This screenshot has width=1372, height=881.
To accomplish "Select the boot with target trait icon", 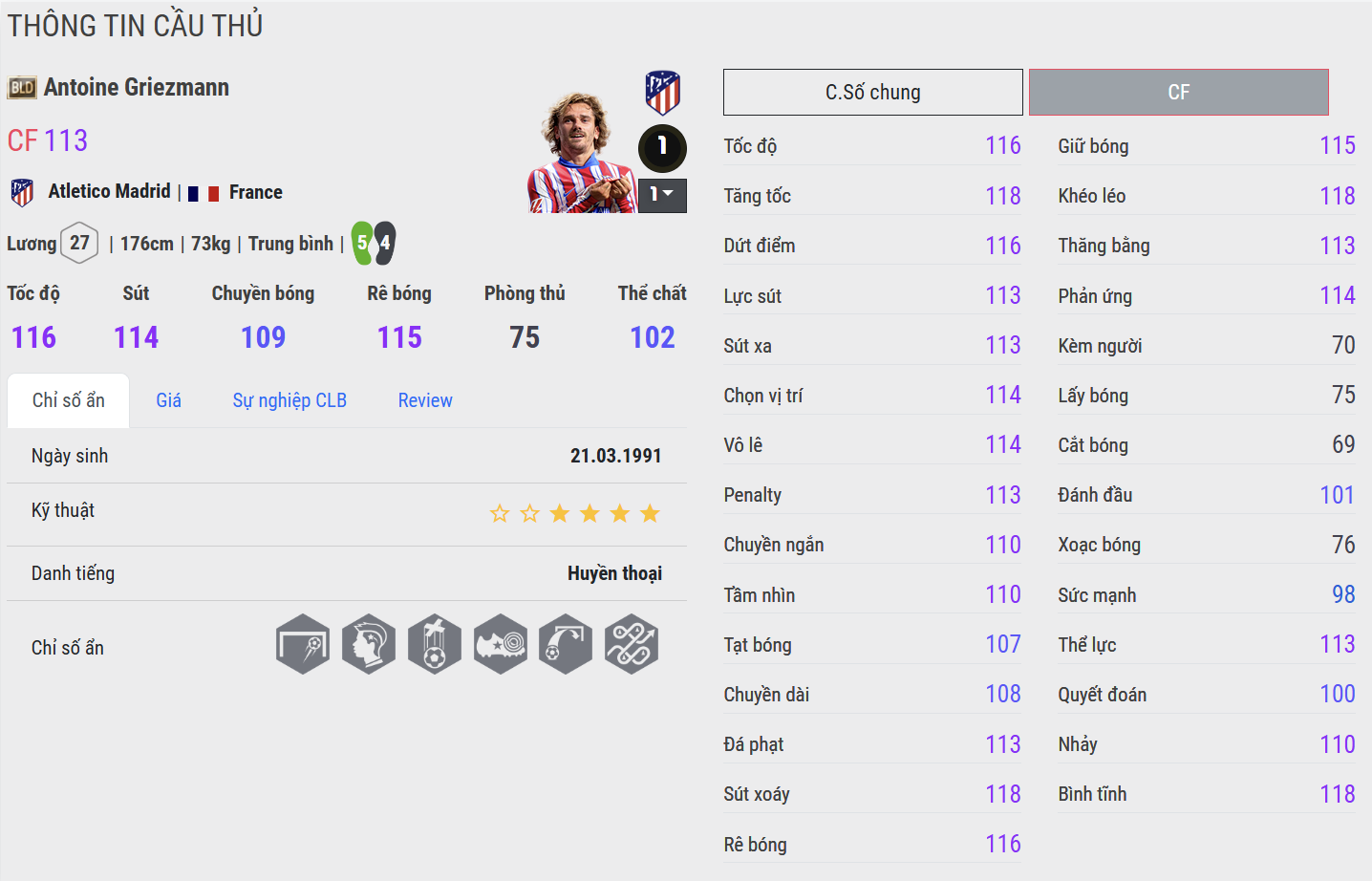I will click(500, 644).
